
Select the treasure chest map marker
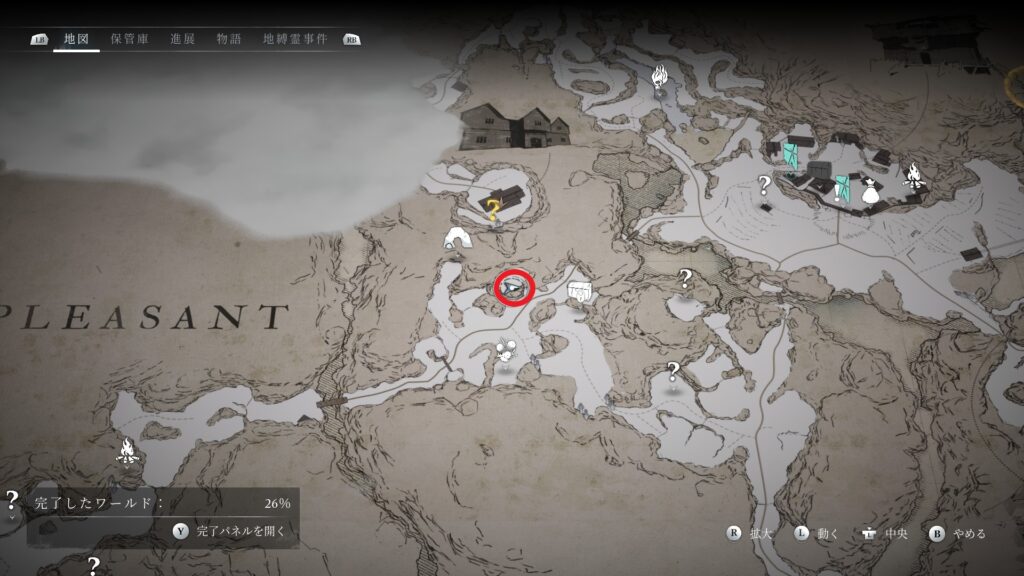579,292
